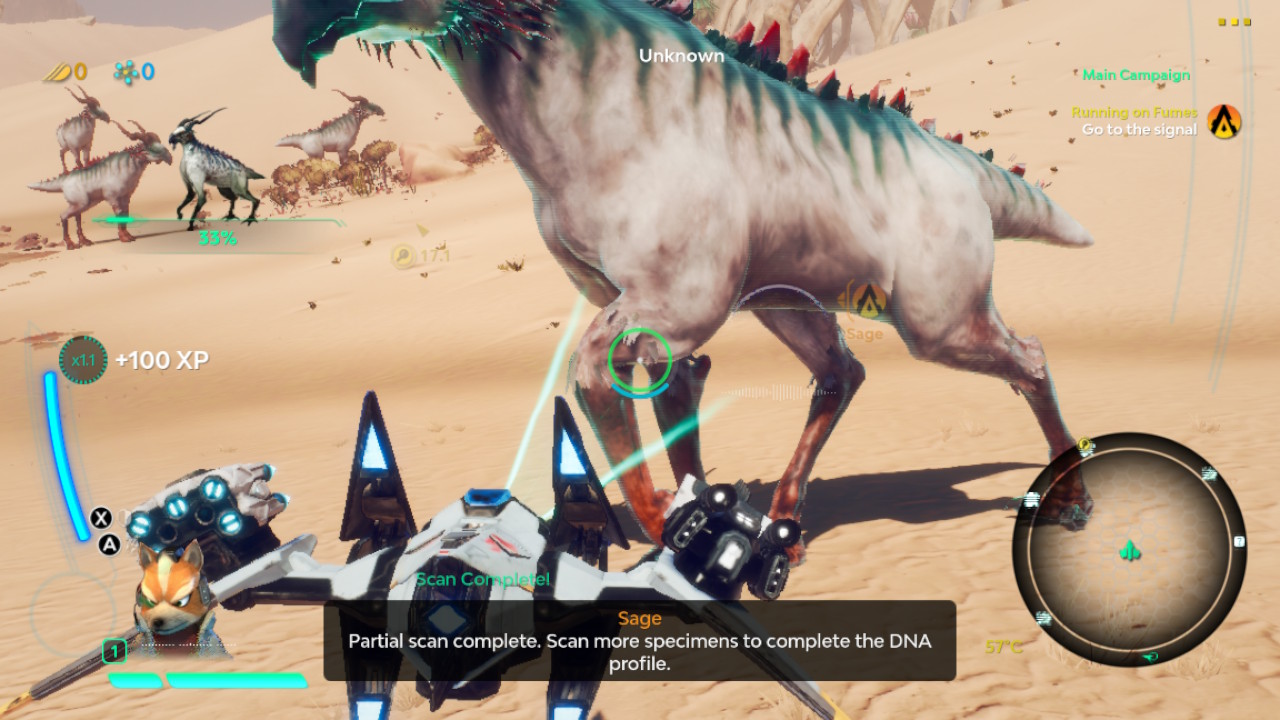
Task: Click the numbered 7 marker on the minimap rim
Action: [1239, 541]
